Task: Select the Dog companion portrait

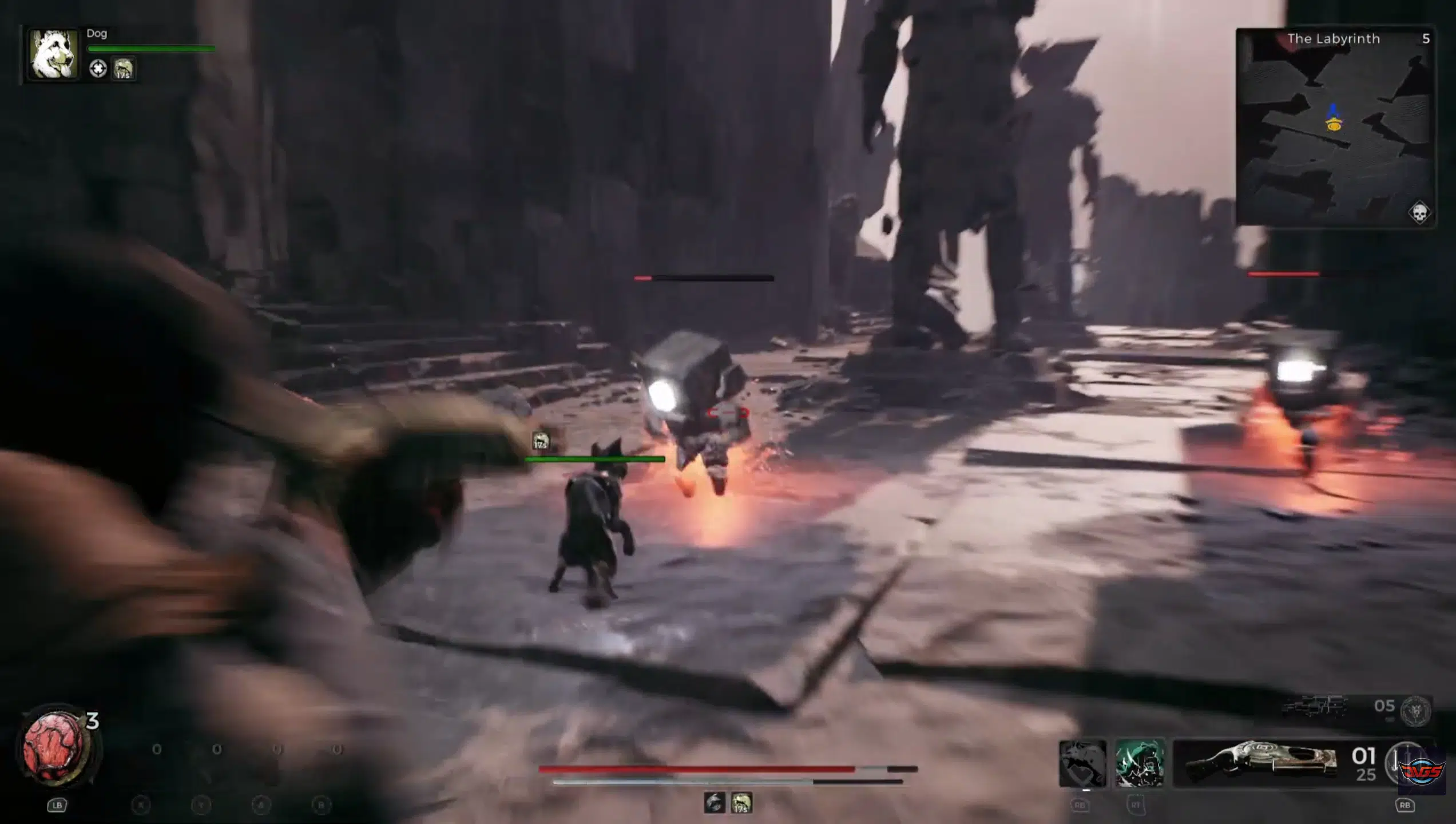Action: click(x=54, y=54)
